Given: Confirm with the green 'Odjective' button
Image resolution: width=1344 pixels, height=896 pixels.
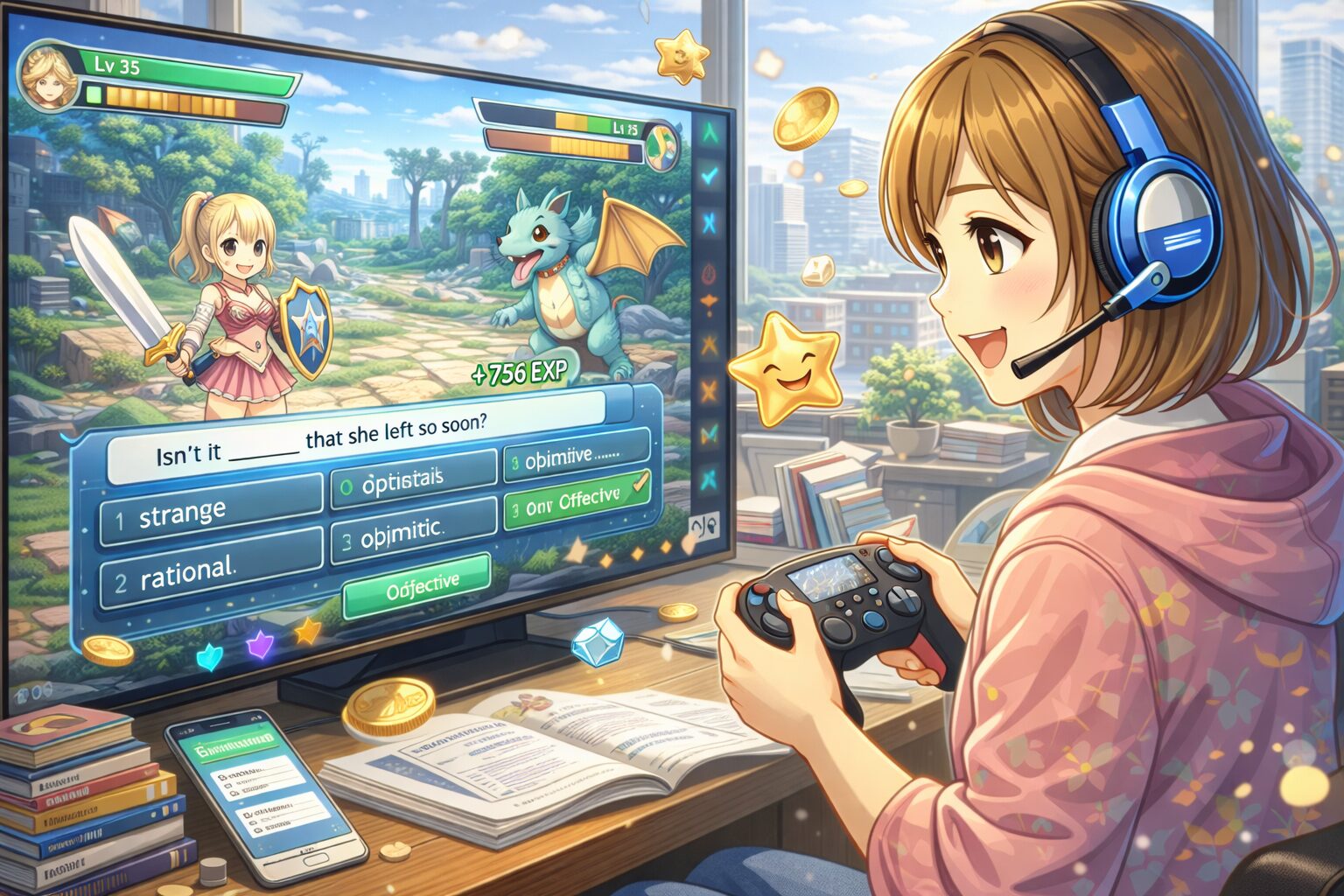Looking at the screenshot, I should (x=416, y=587).
